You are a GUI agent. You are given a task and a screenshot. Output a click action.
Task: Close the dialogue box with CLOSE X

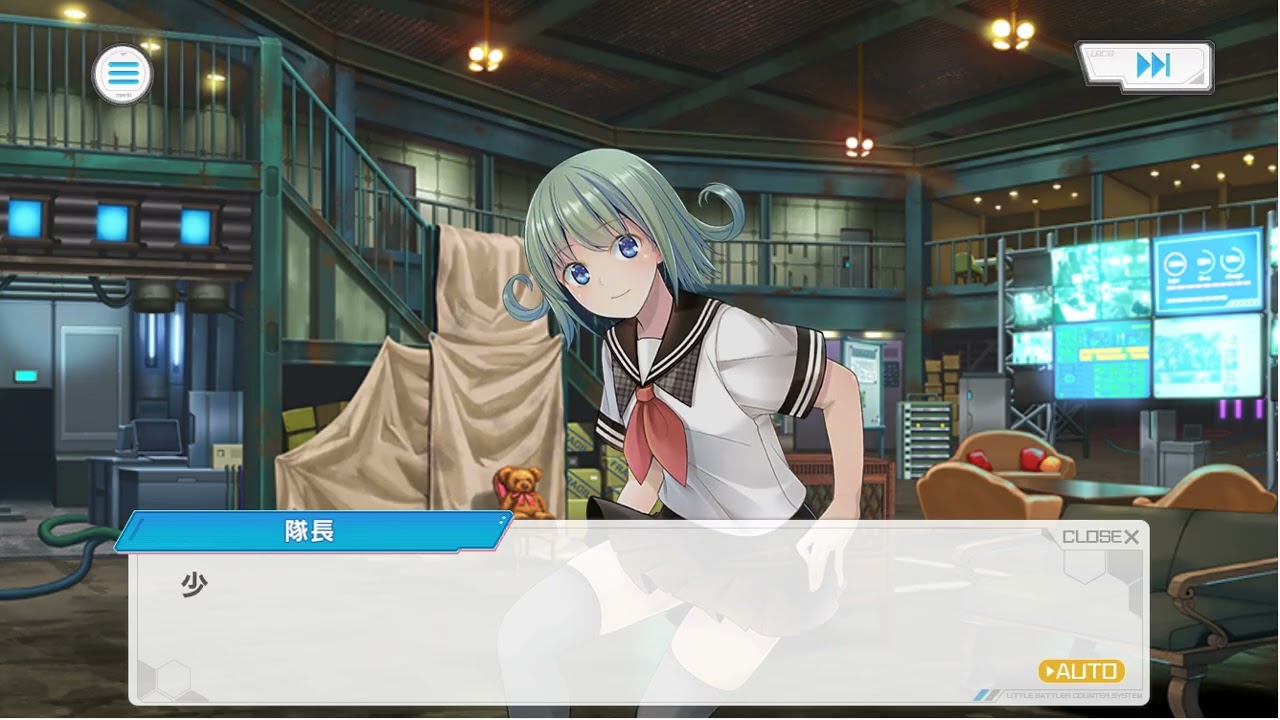click(x=1100, y=537)
